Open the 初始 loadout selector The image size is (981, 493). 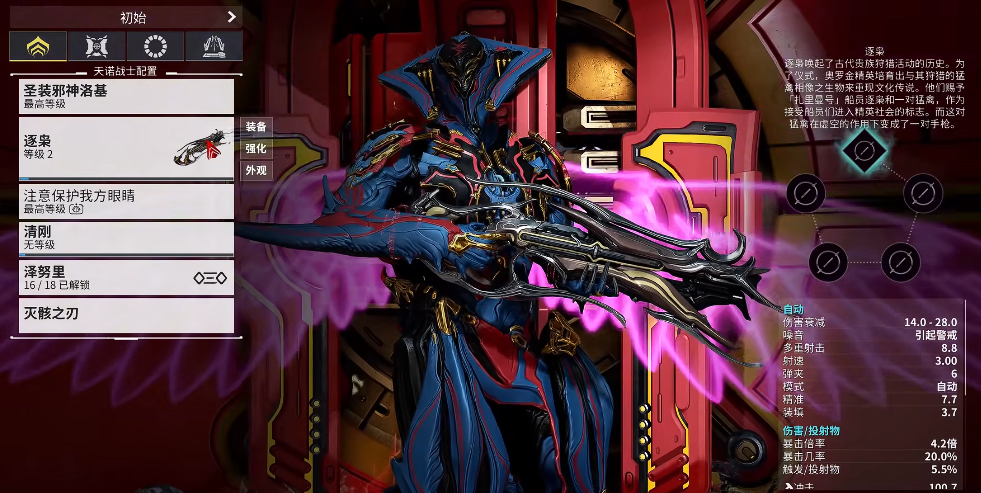point(126,16)
